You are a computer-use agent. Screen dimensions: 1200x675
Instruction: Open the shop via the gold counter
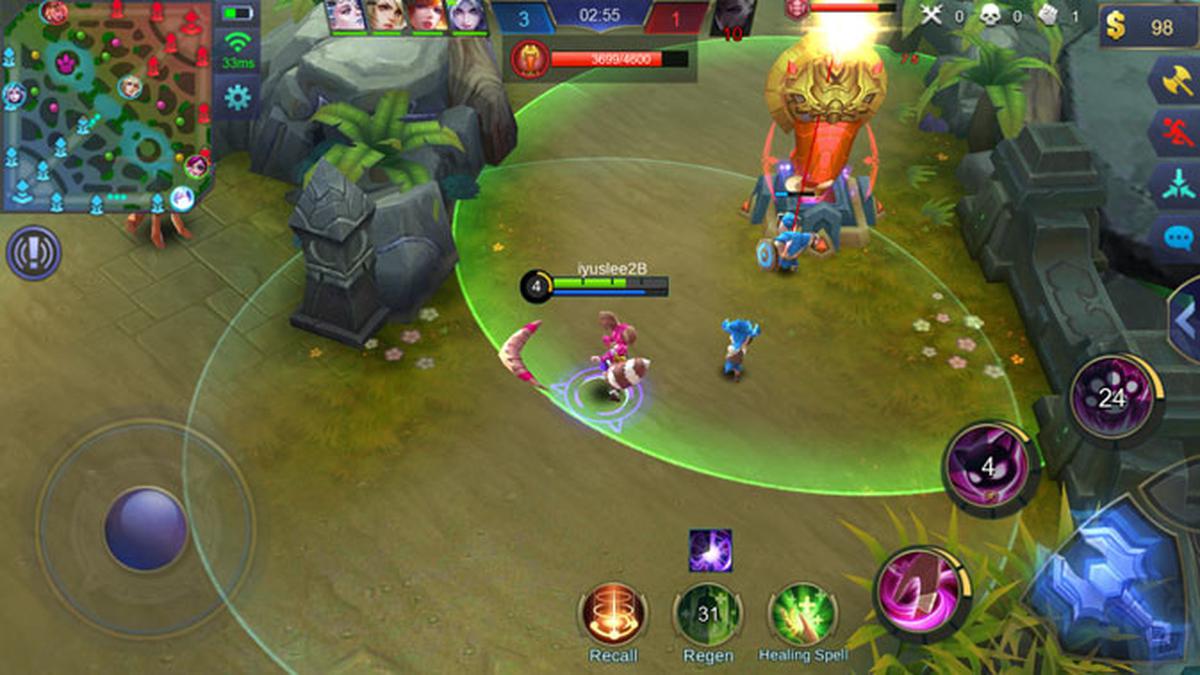coord(1147,27)
